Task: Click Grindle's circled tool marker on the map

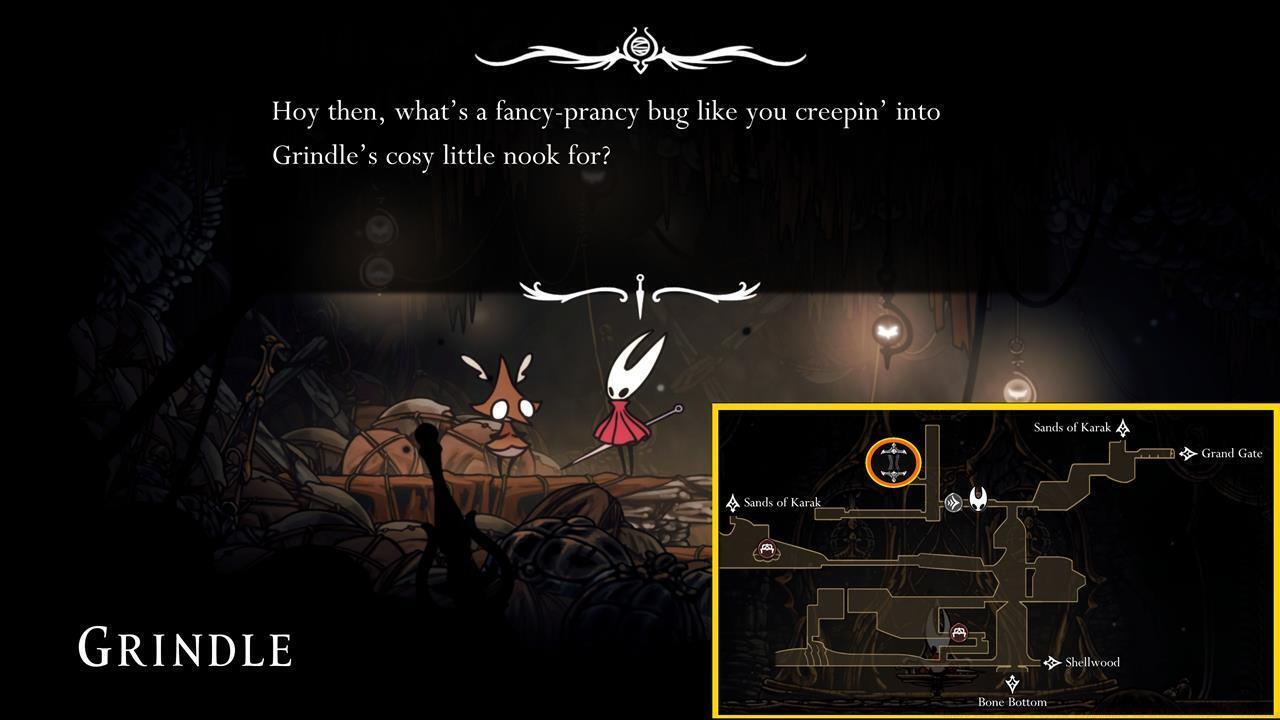Action: [893, 462]
